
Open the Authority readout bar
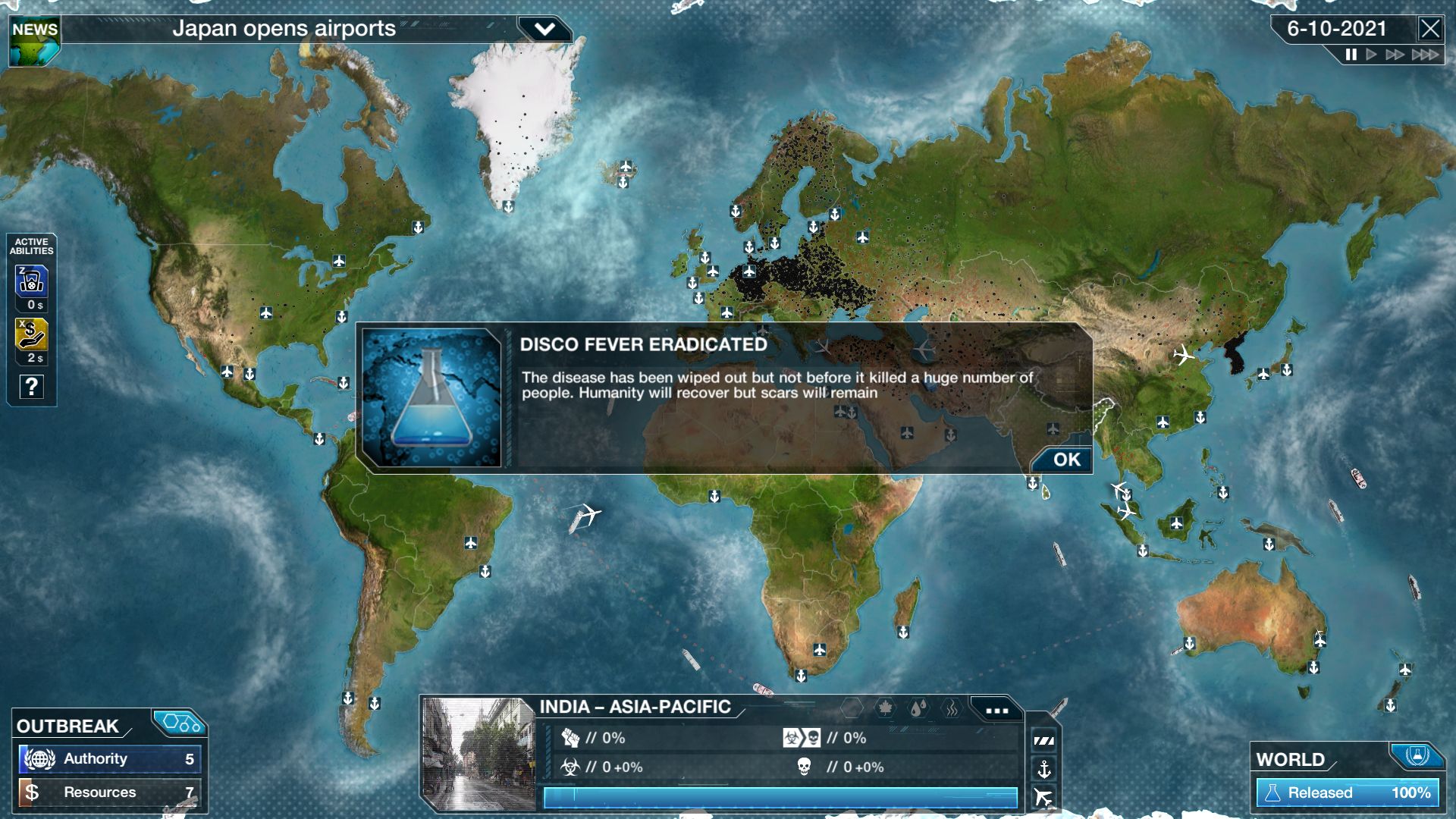[x=110, y=759]
